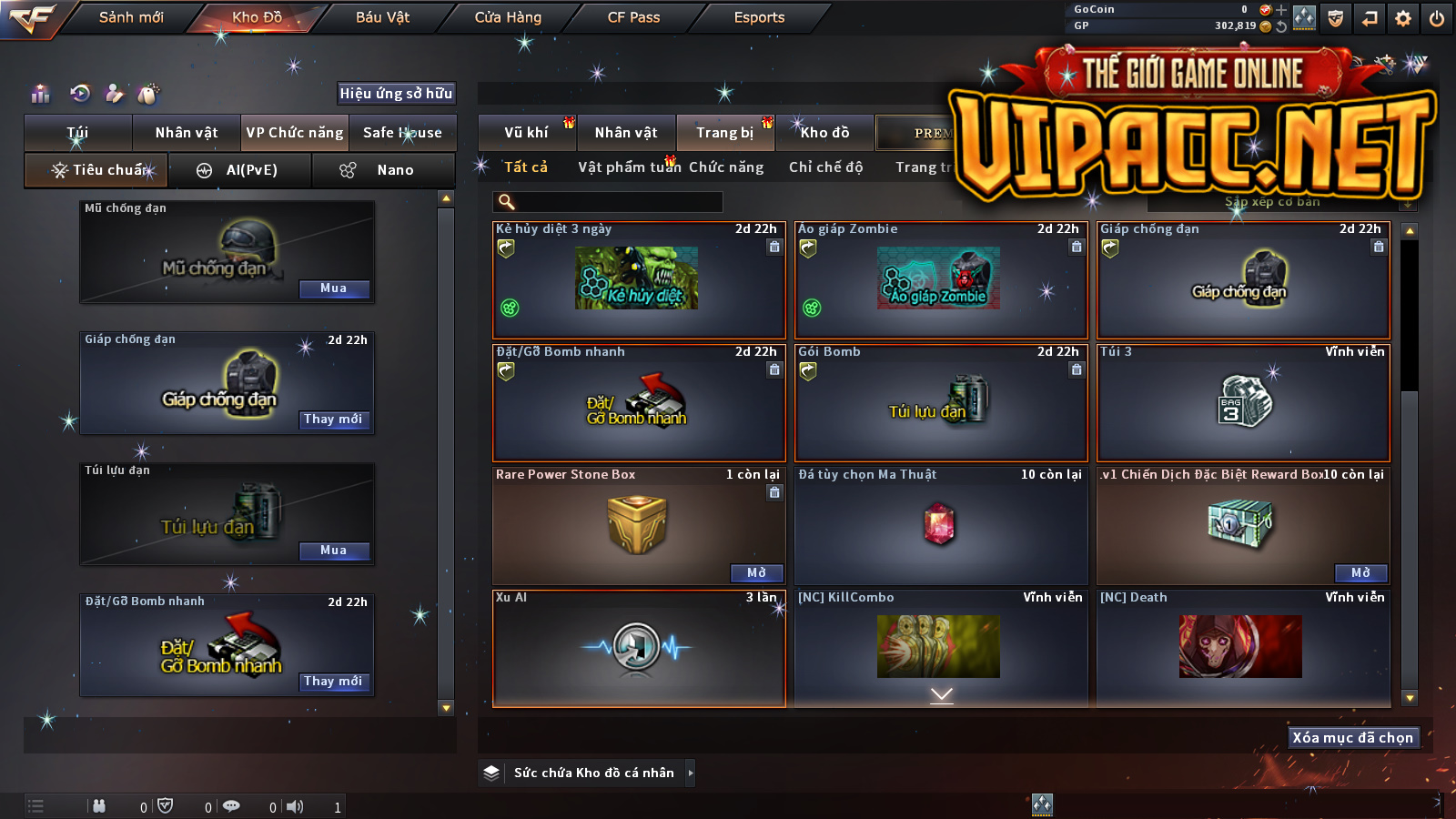Open the Cửa Hàng shop
The height and width of the screenshot is (819, 1456).
point(508,17)
